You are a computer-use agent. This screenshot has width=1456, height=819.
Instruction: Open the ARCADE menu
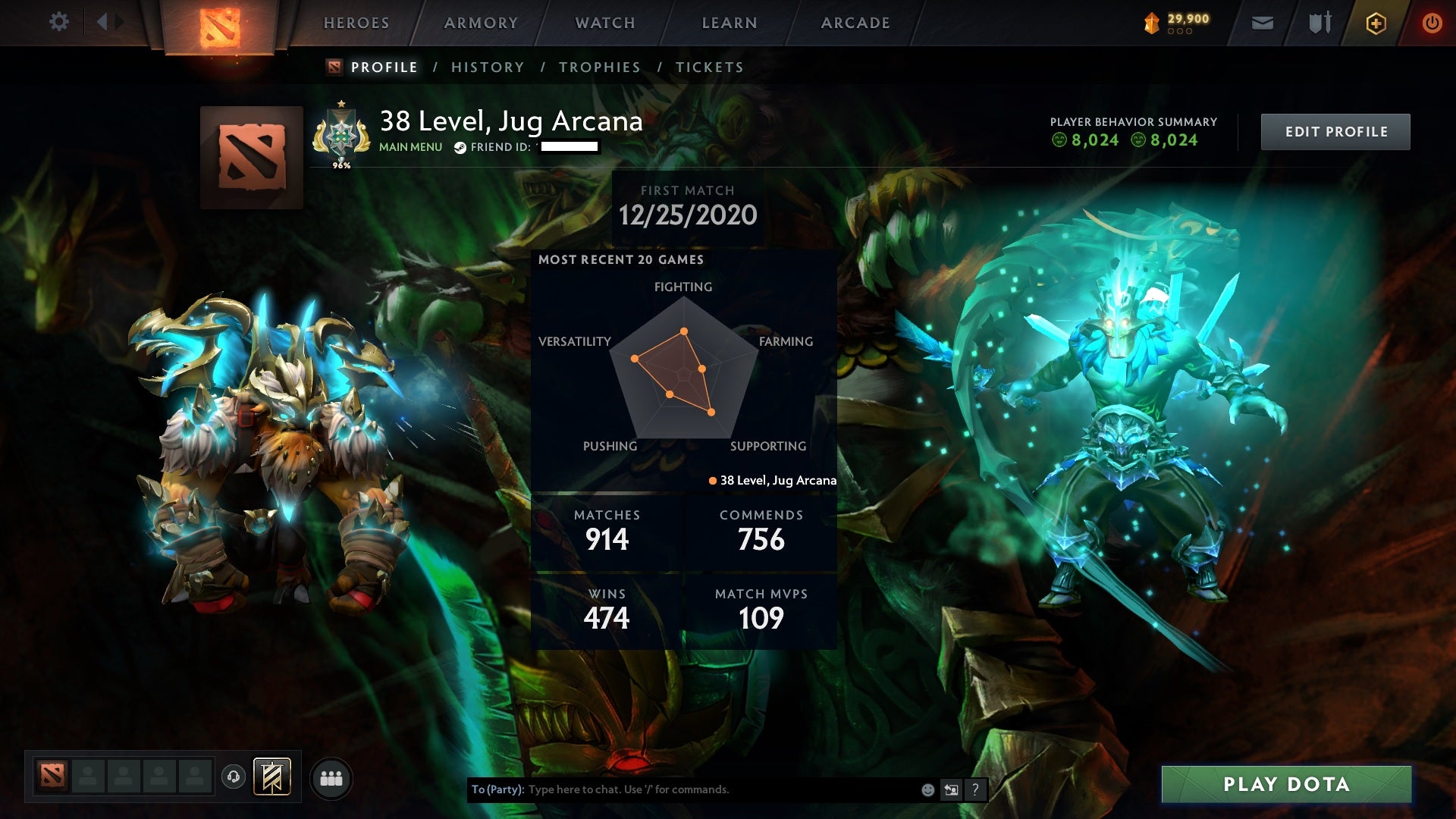[855, 23]
